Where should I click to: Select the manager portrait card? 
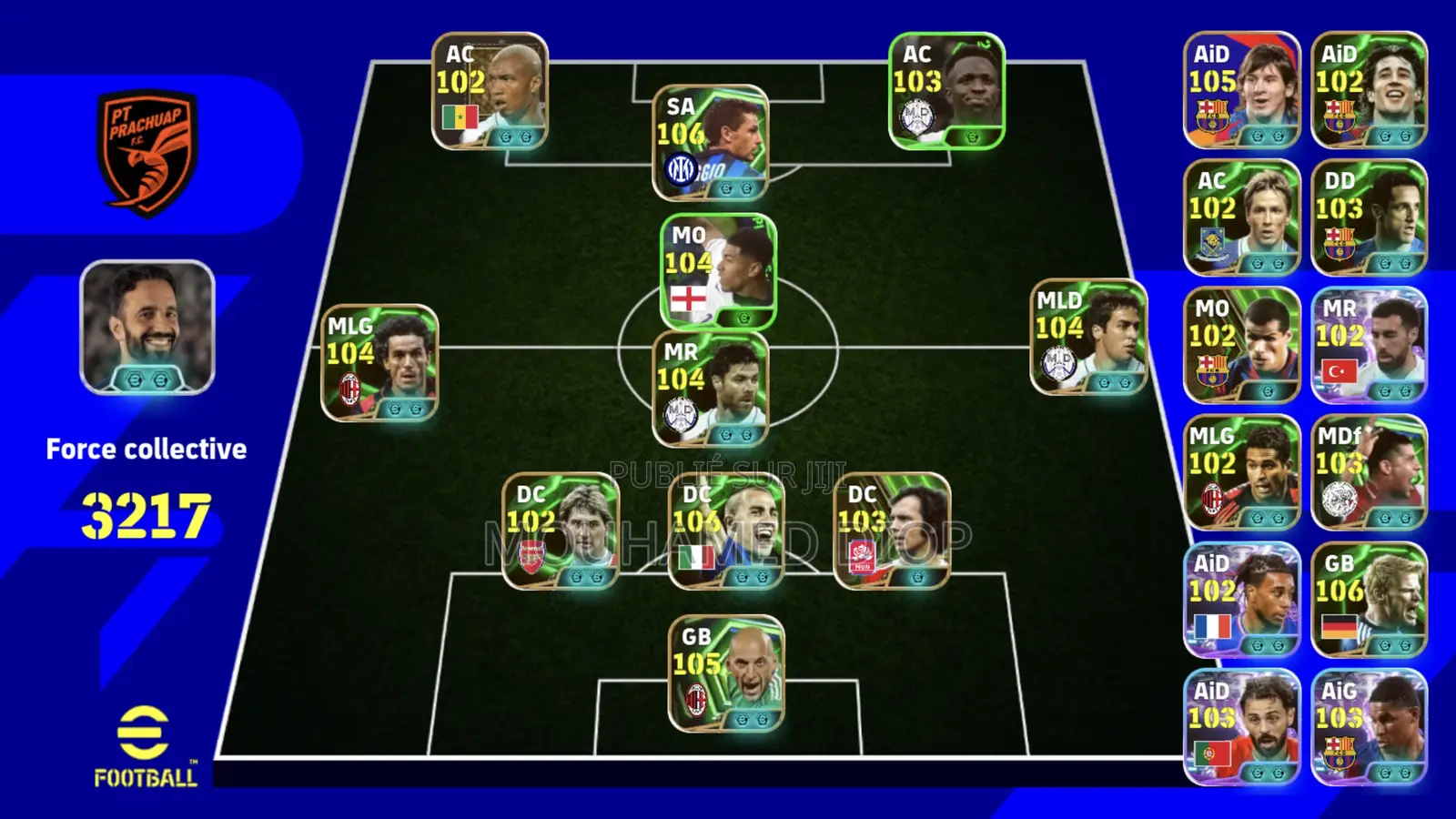pyautogui.click(x=147, y=328)
